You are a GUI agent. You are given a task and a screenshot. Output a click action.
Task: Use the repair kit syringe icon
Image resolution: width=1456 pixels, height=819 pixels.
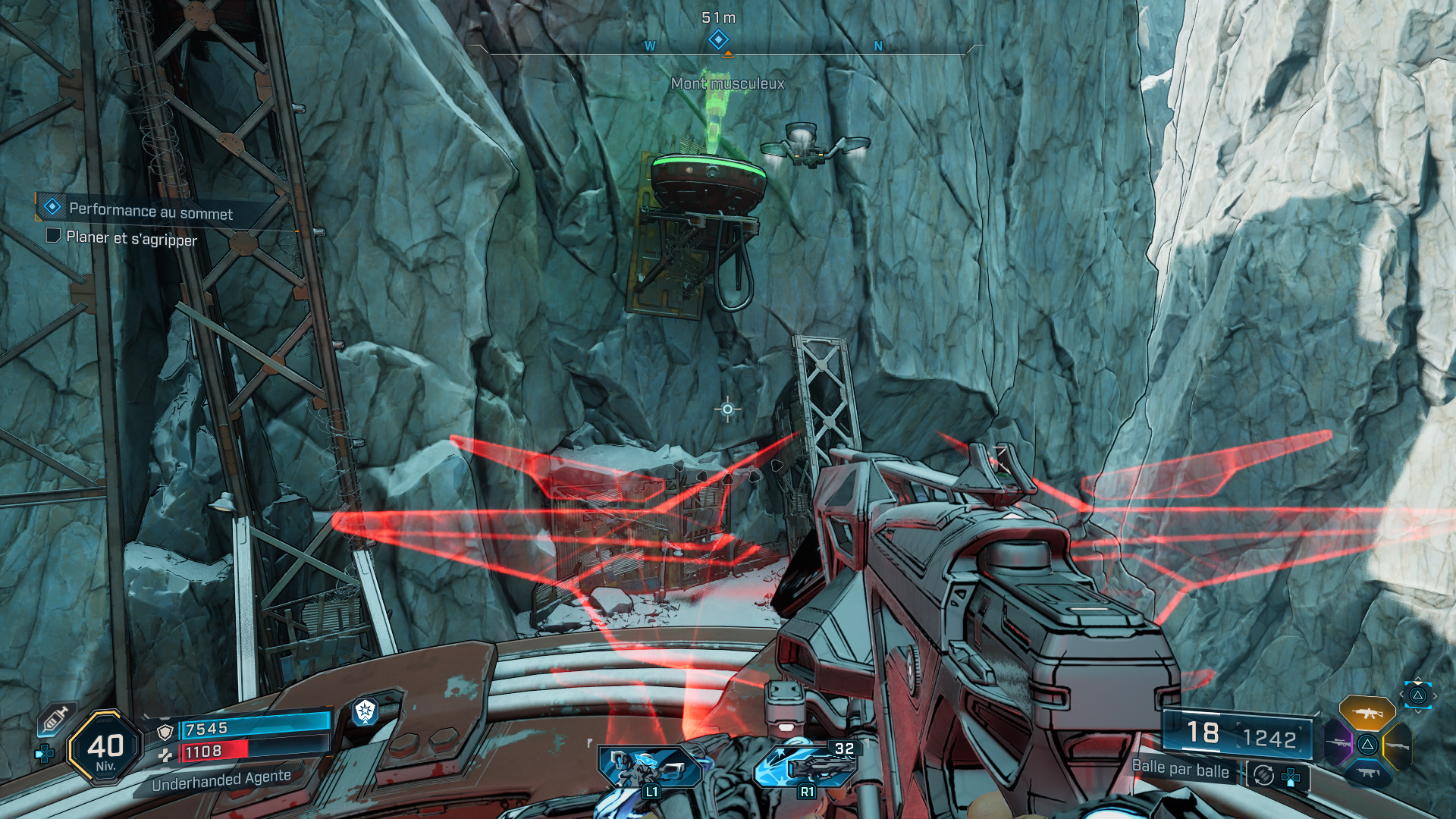click(56, 718)
